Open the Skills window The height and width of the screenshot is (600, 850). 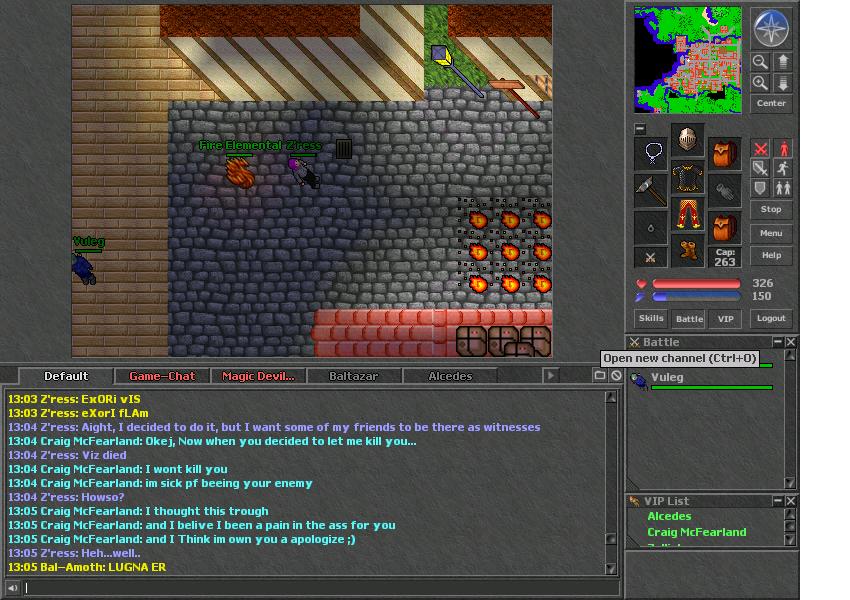point(651,318)
